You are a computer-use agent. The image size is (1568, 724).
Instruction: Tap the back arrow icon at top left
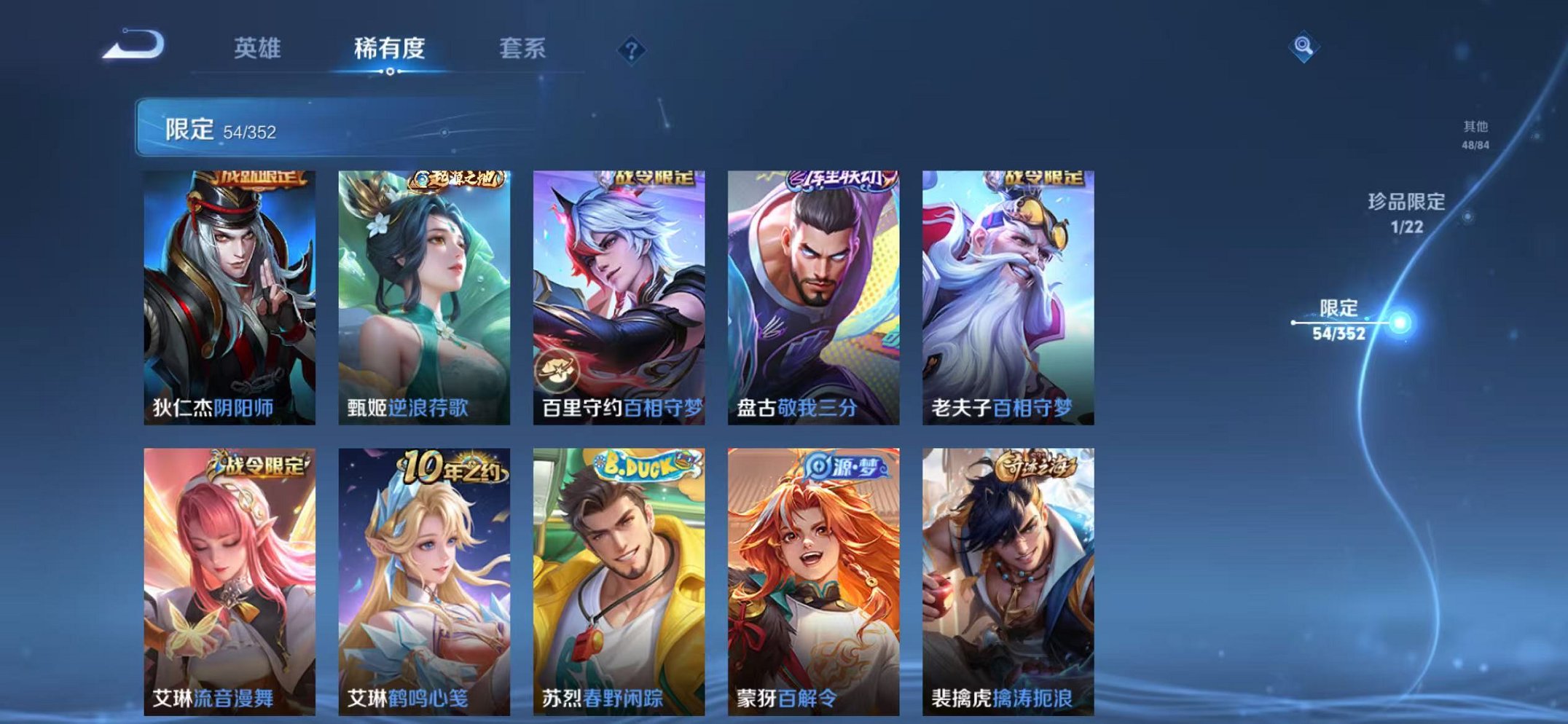133,46
